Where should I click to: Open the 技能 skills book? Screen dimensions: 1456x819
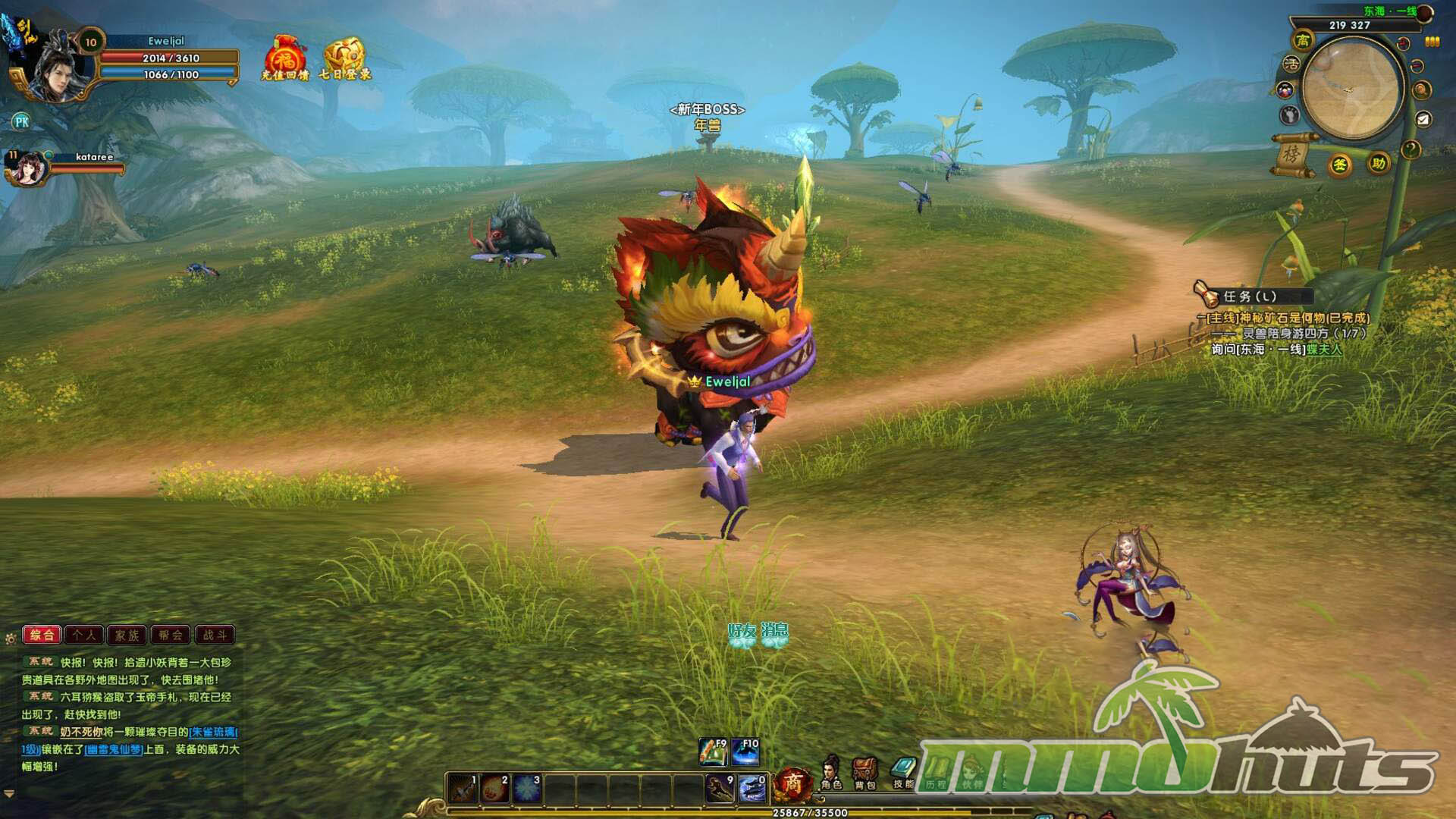coord(903,773)
